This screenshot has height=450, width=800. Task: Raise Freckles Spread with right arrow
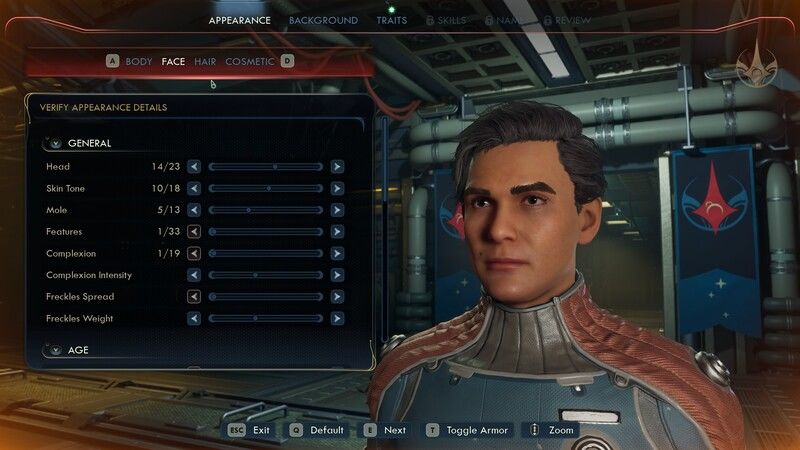338,296
